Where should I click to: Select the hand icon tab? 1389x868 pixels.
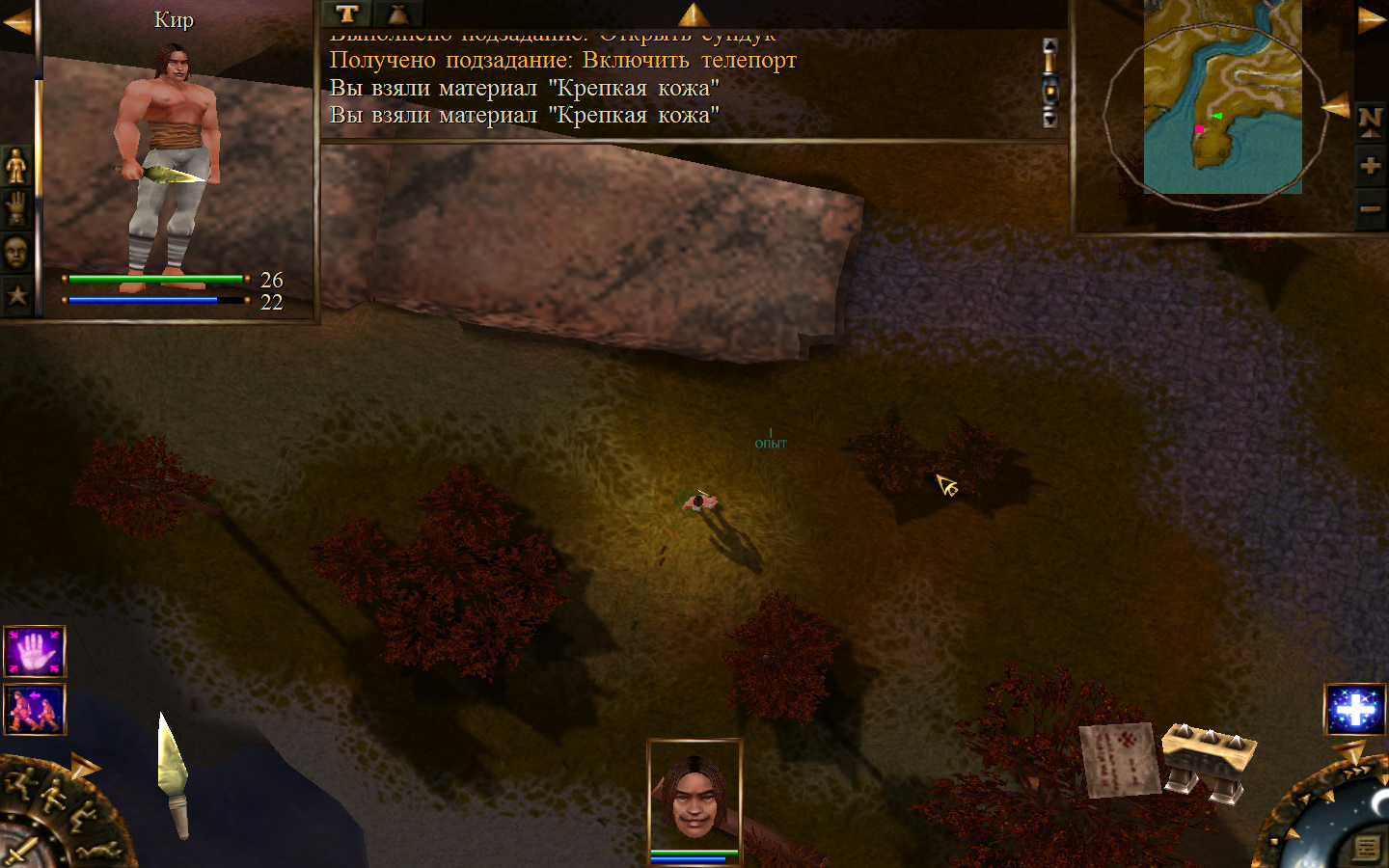pos(16,208)
